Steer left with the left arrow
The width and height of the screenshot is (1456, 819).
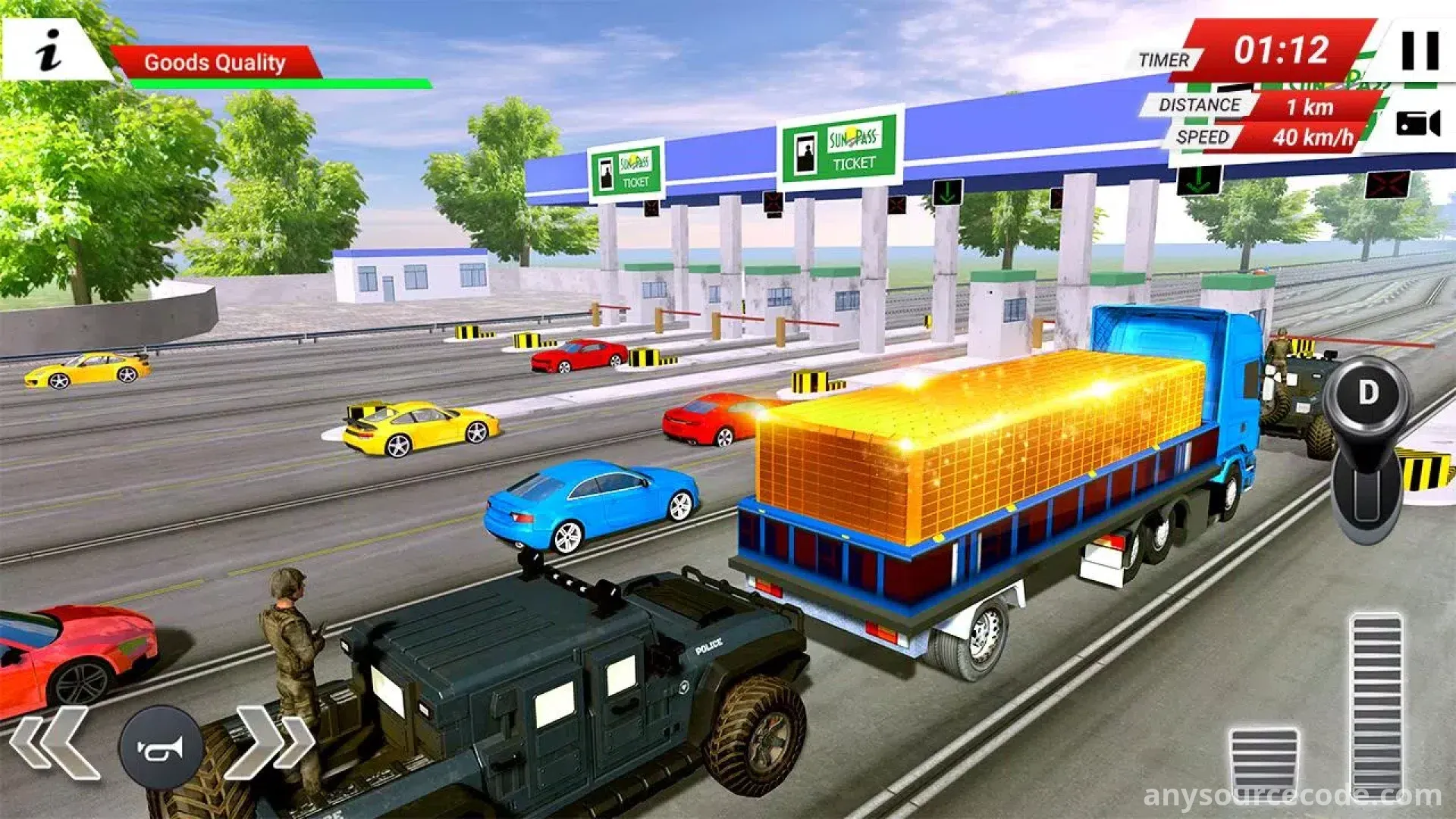55,743
